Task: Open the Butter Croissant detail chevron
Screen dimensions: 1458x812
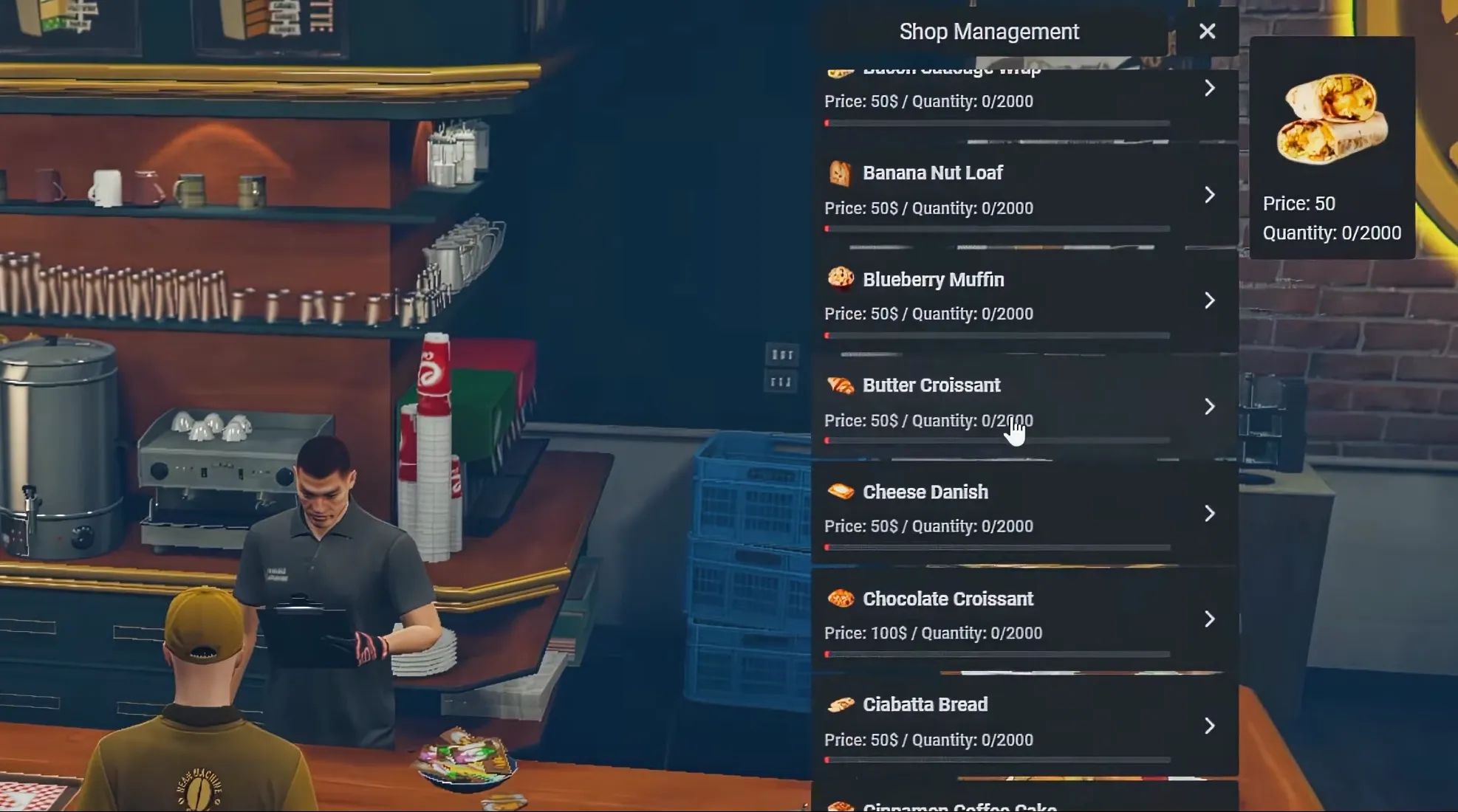Action: tap(1209, 407)
